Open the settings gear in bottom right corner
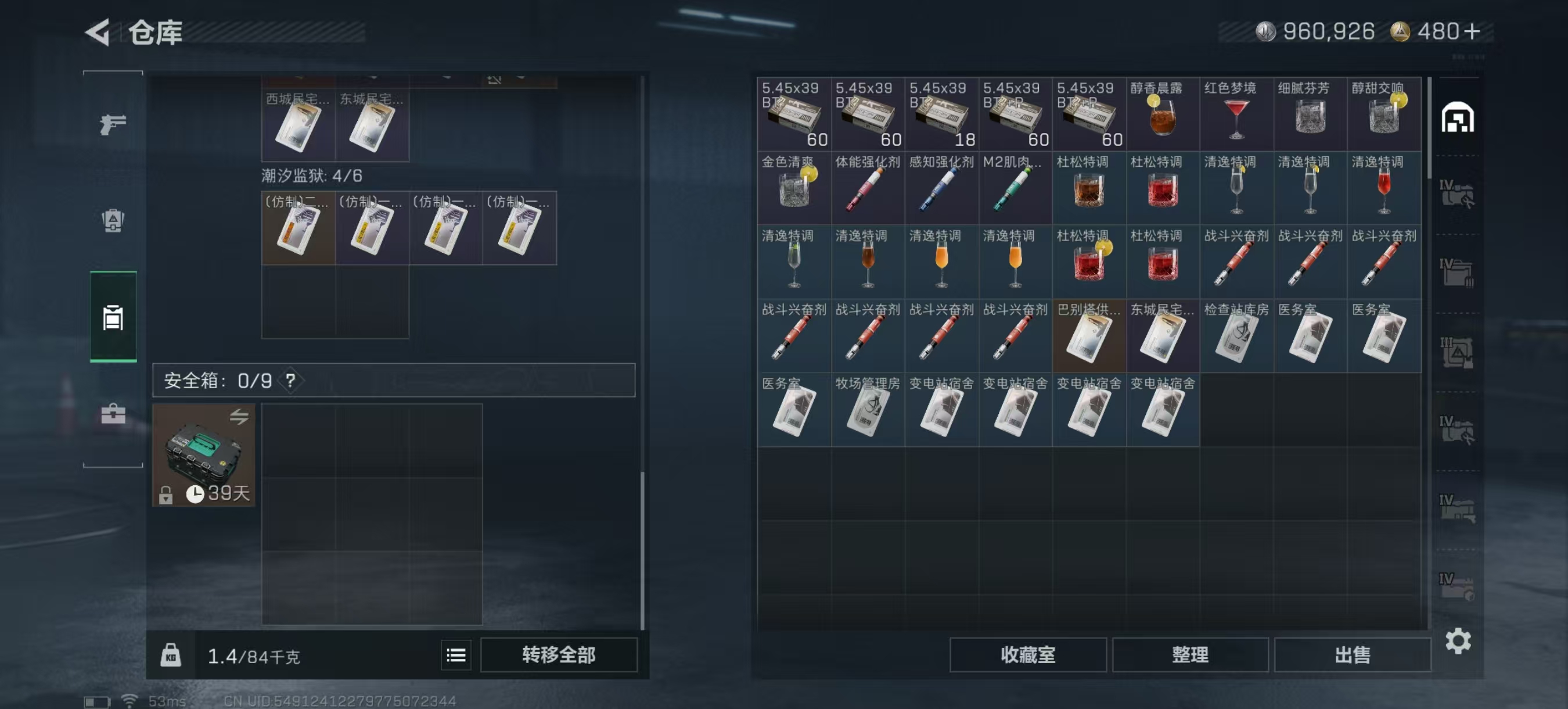The height and width of the screenshot is (709, 1568). [1458, 641]
